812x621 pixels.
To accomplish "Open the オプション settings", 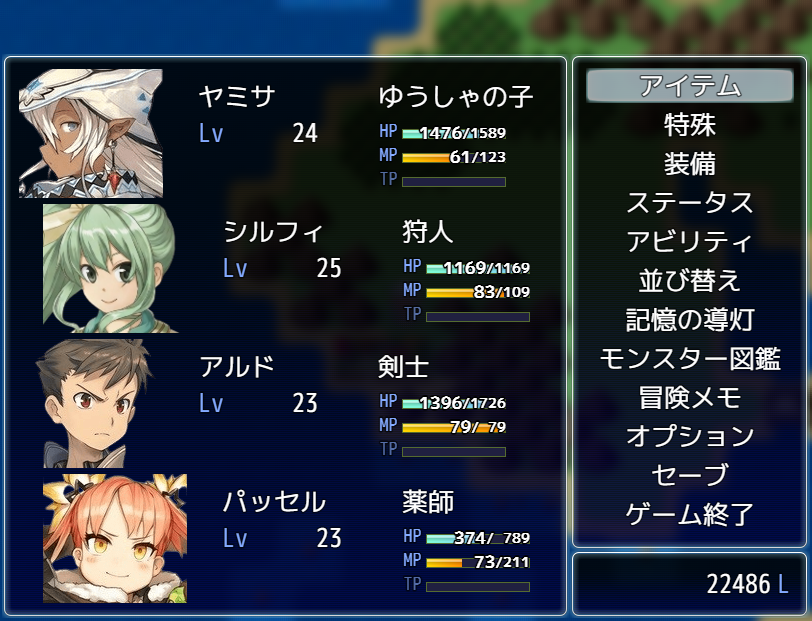I will (x=690, y=437).
